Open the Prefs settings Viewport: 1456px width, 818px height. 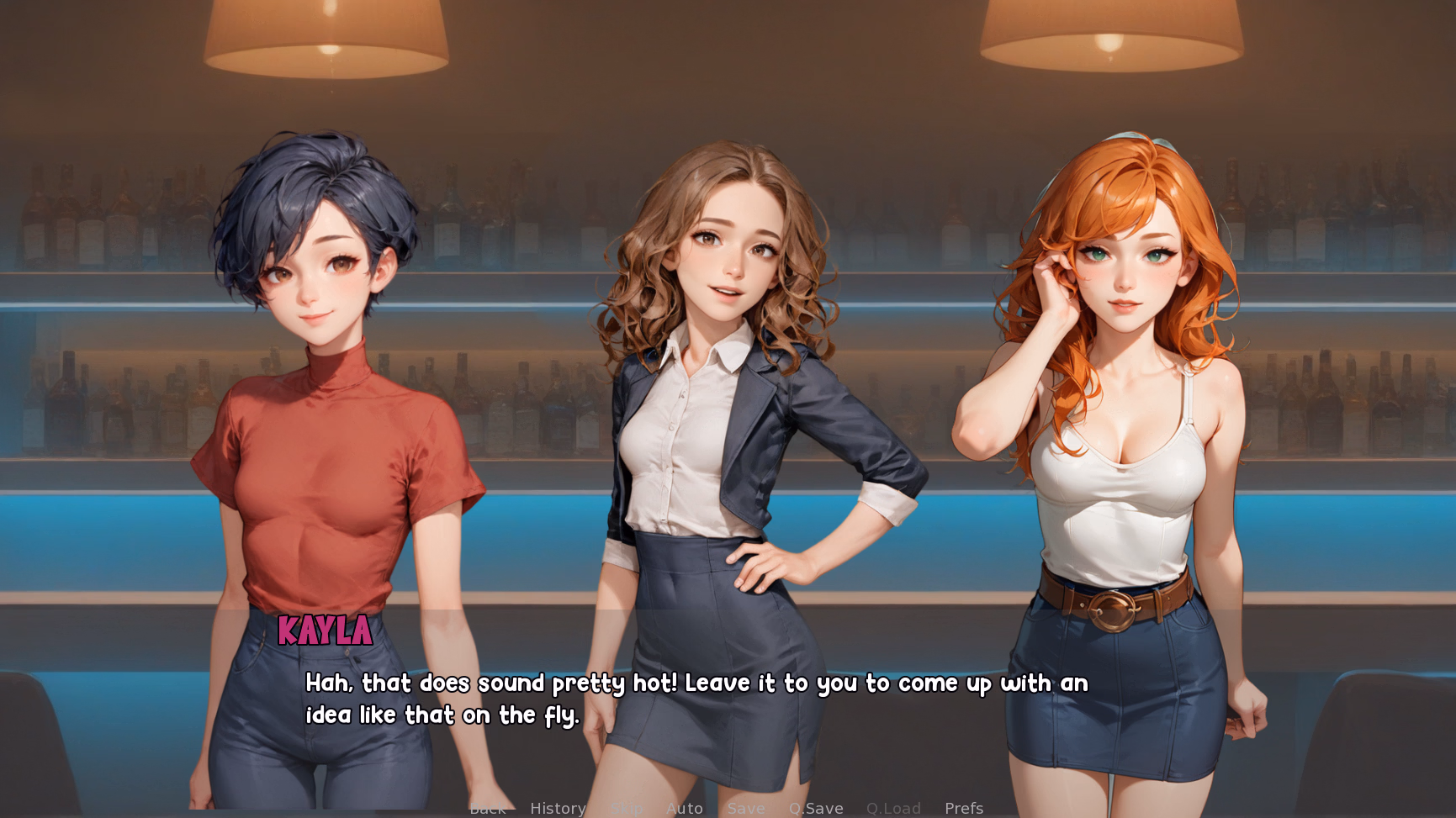964,808
